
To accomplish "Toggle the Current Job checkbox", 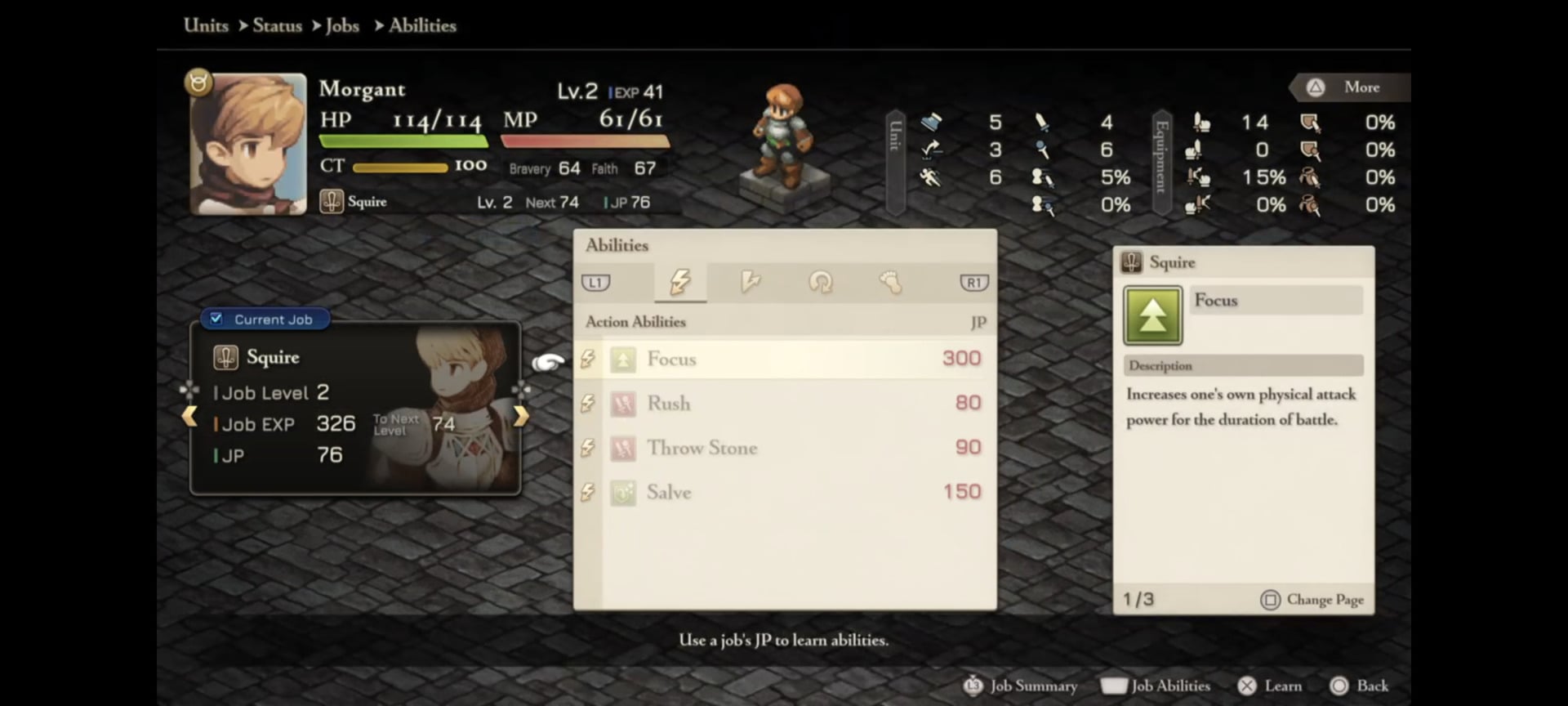I will (216, 319).
